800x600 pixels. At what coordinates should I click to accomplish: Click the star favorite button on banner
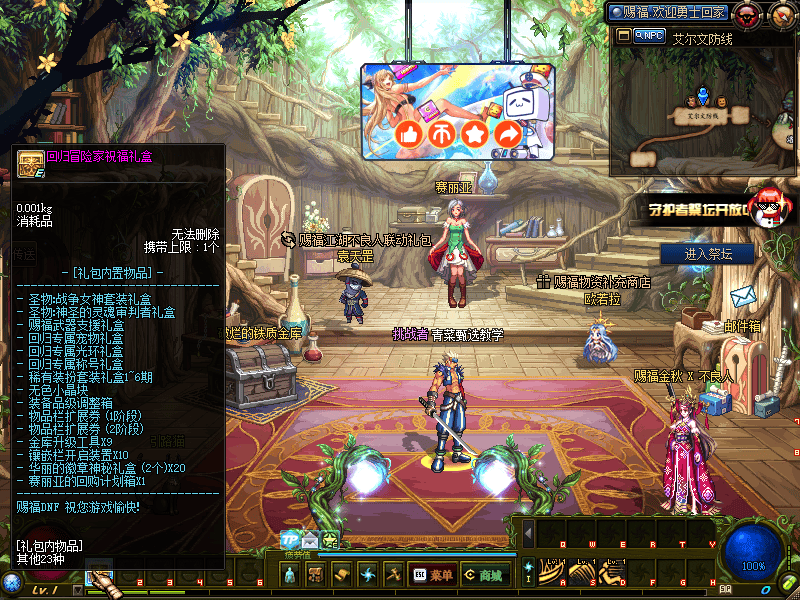pyautogui.click(x=475, y=133)
